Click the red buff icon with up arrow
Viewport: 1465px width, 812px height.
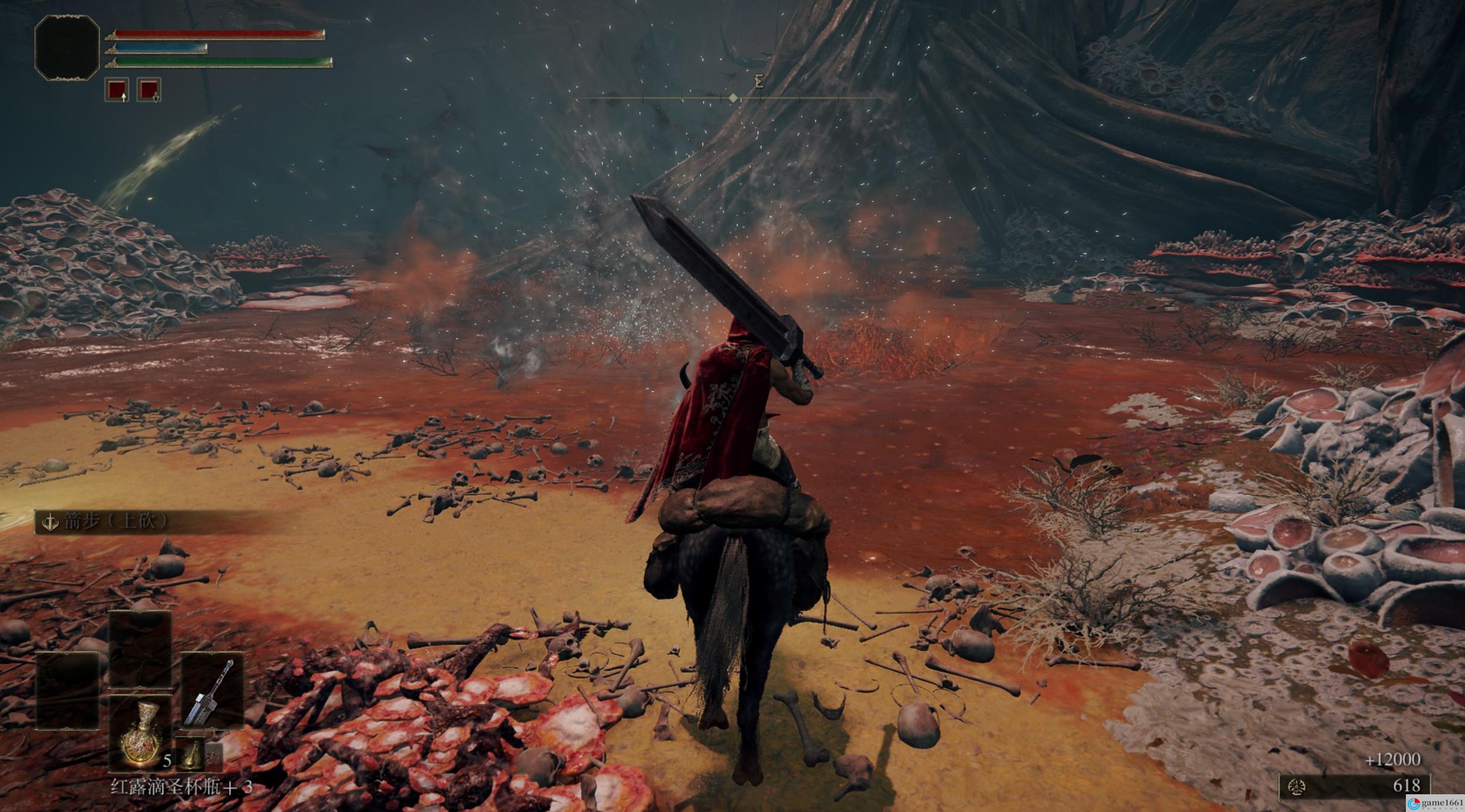pyautogui.click(x=117, y=90)
